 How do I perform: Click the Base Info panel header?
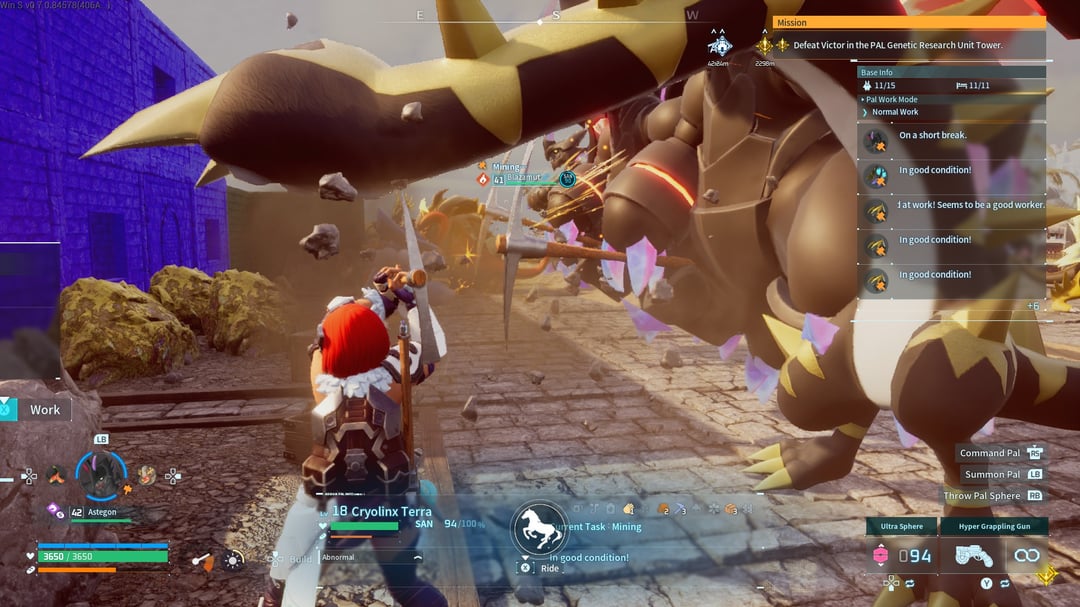point(877,72)
